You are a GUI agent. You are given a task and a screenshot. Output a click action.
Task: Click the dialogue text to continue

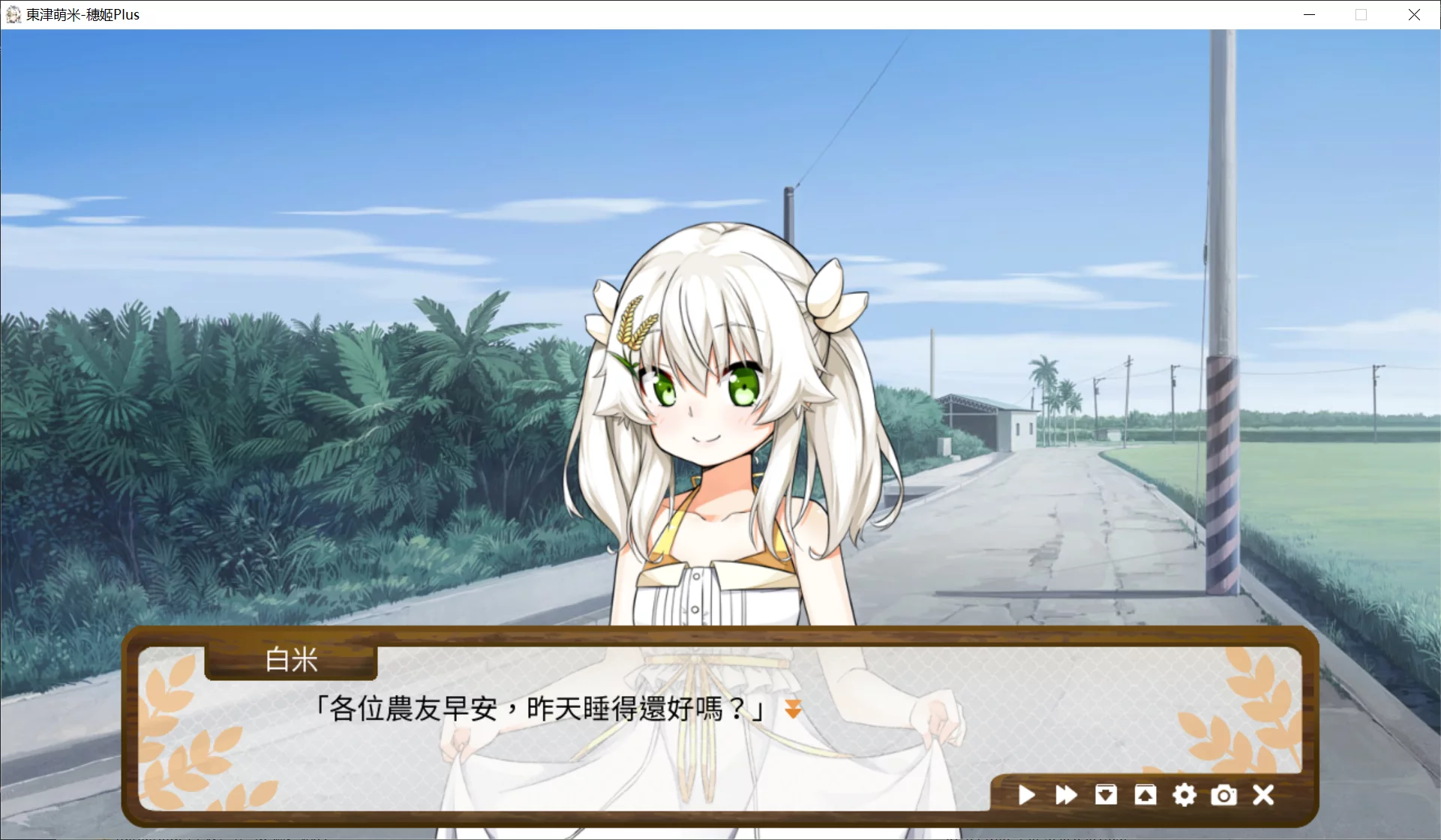(x=539, y=708)
